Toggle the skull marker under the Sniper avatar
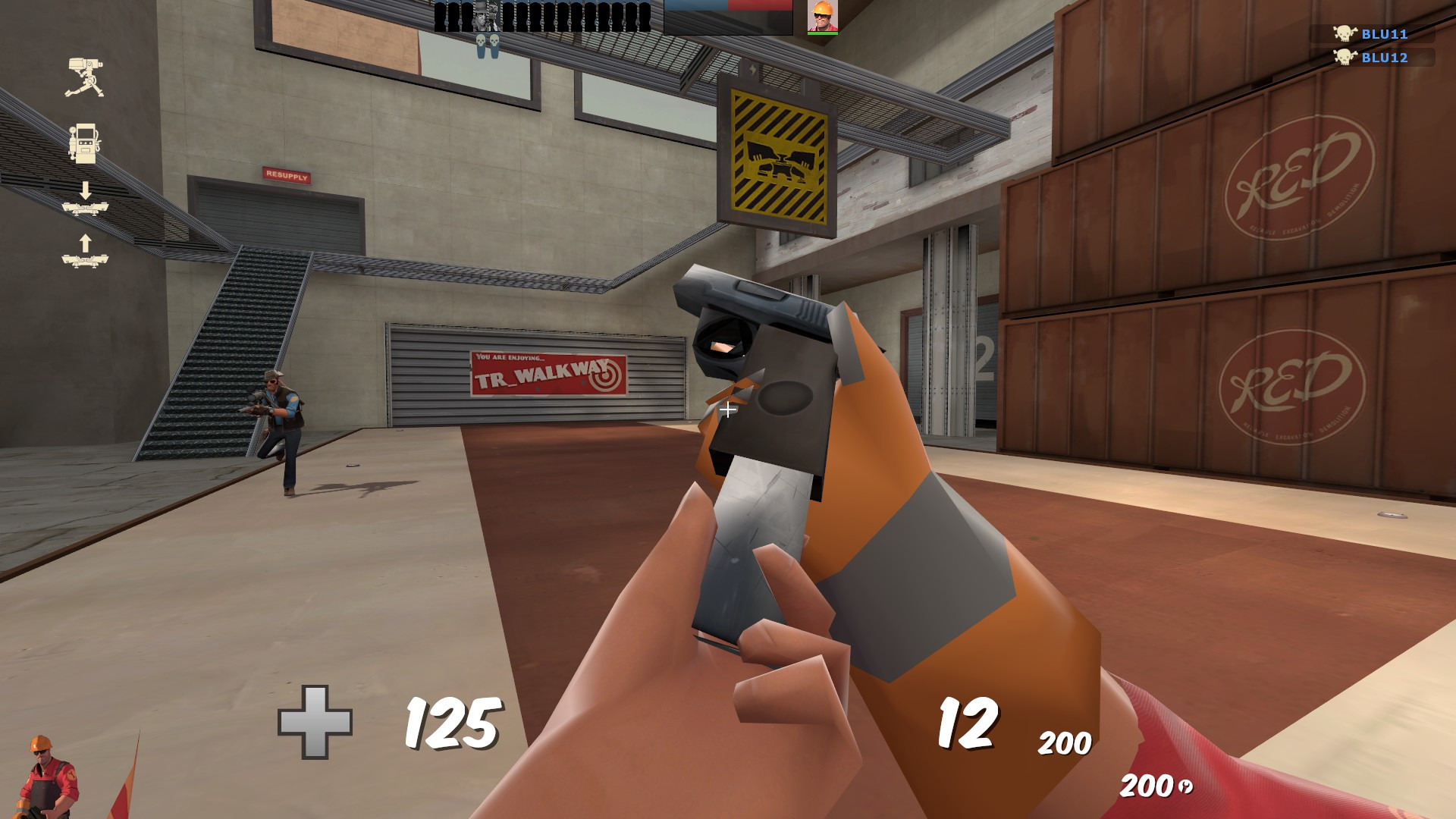Viewport: 1456px width, 819px height. [481, 40]
